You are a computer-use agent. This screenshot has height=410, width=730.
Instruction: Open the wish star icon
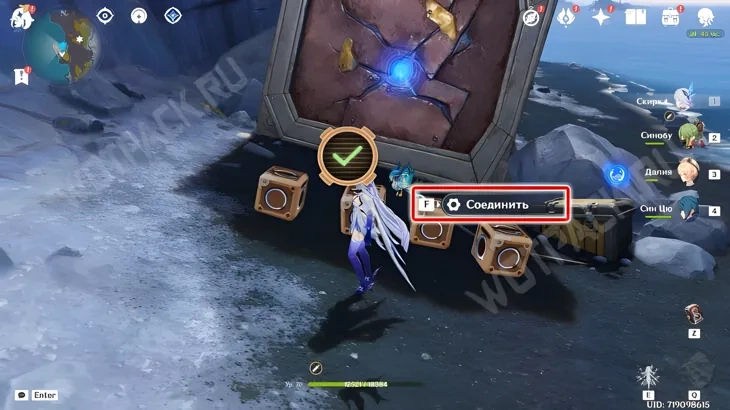coord(602,17)
